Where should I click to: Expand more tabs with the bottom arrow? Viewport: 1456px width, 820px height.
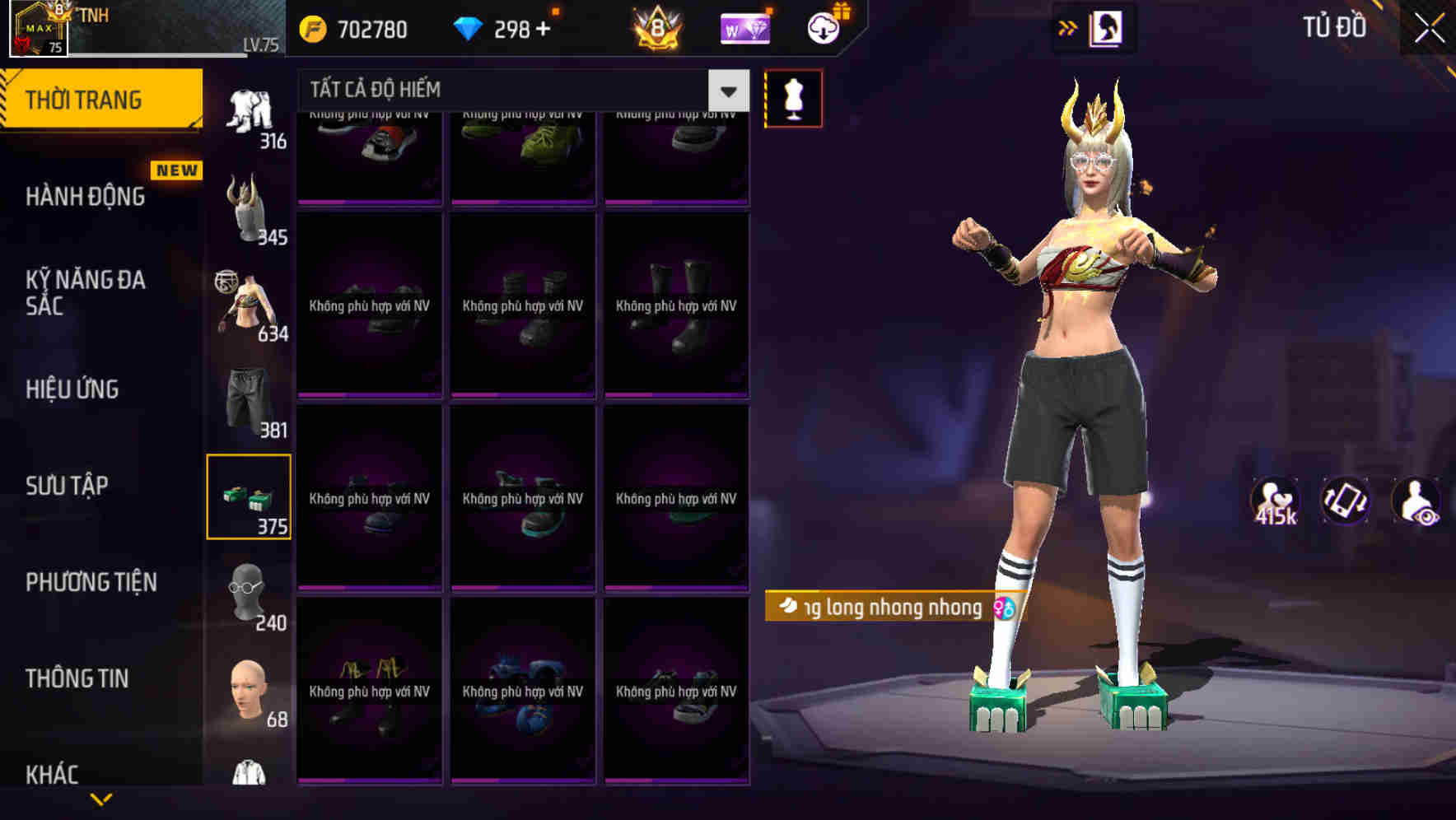pos(101,800)
